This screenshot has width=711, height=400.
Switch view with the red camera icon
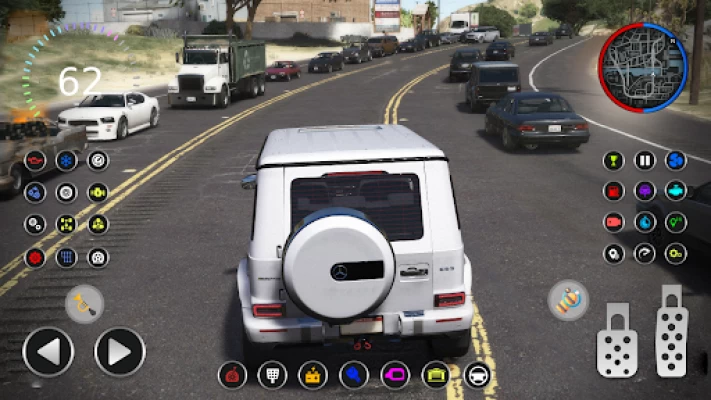click(613, 222)
